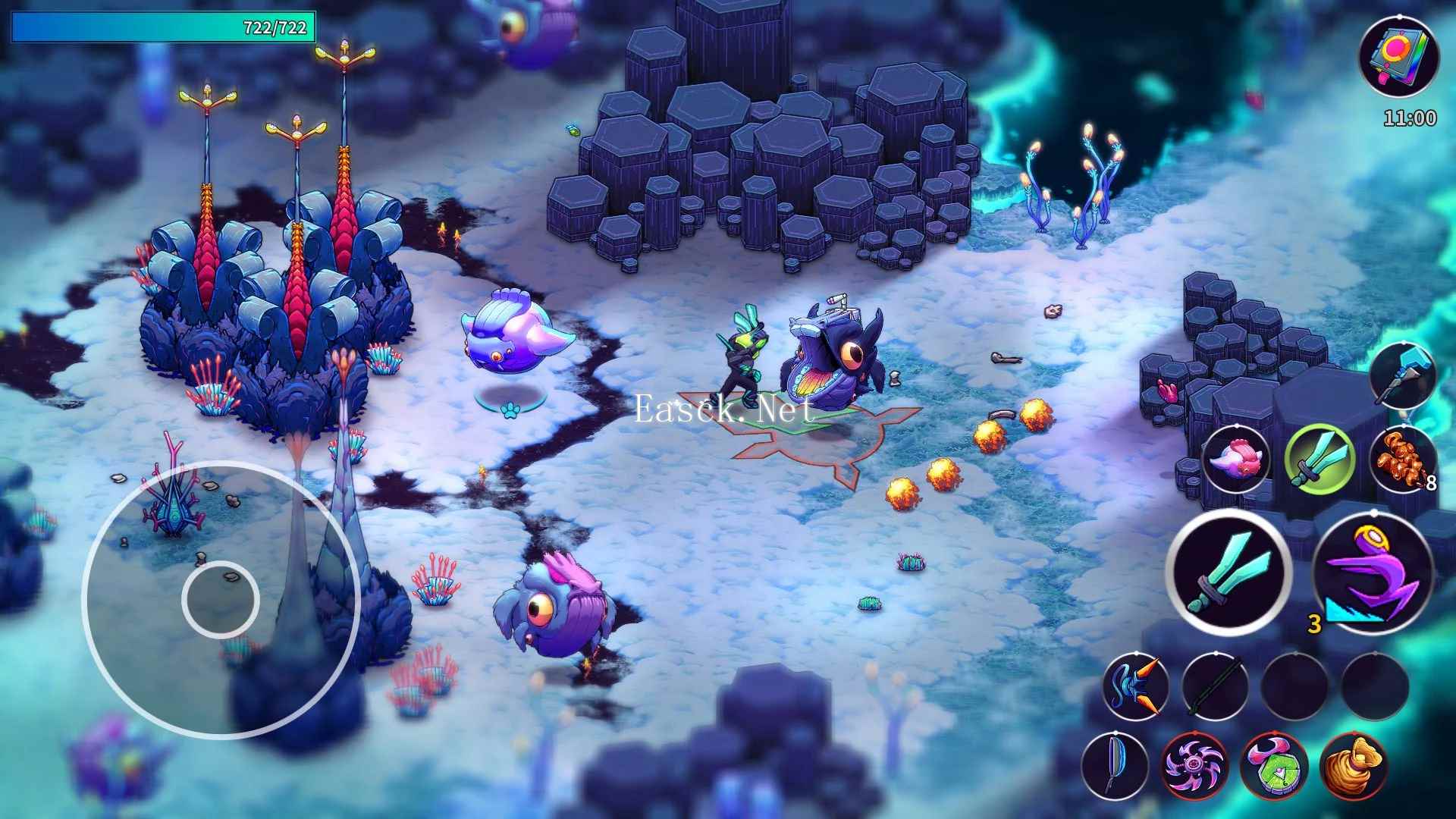Select the blue trident gadget slot
This screenshot has height=819, width=1456.
(1135, 687)
